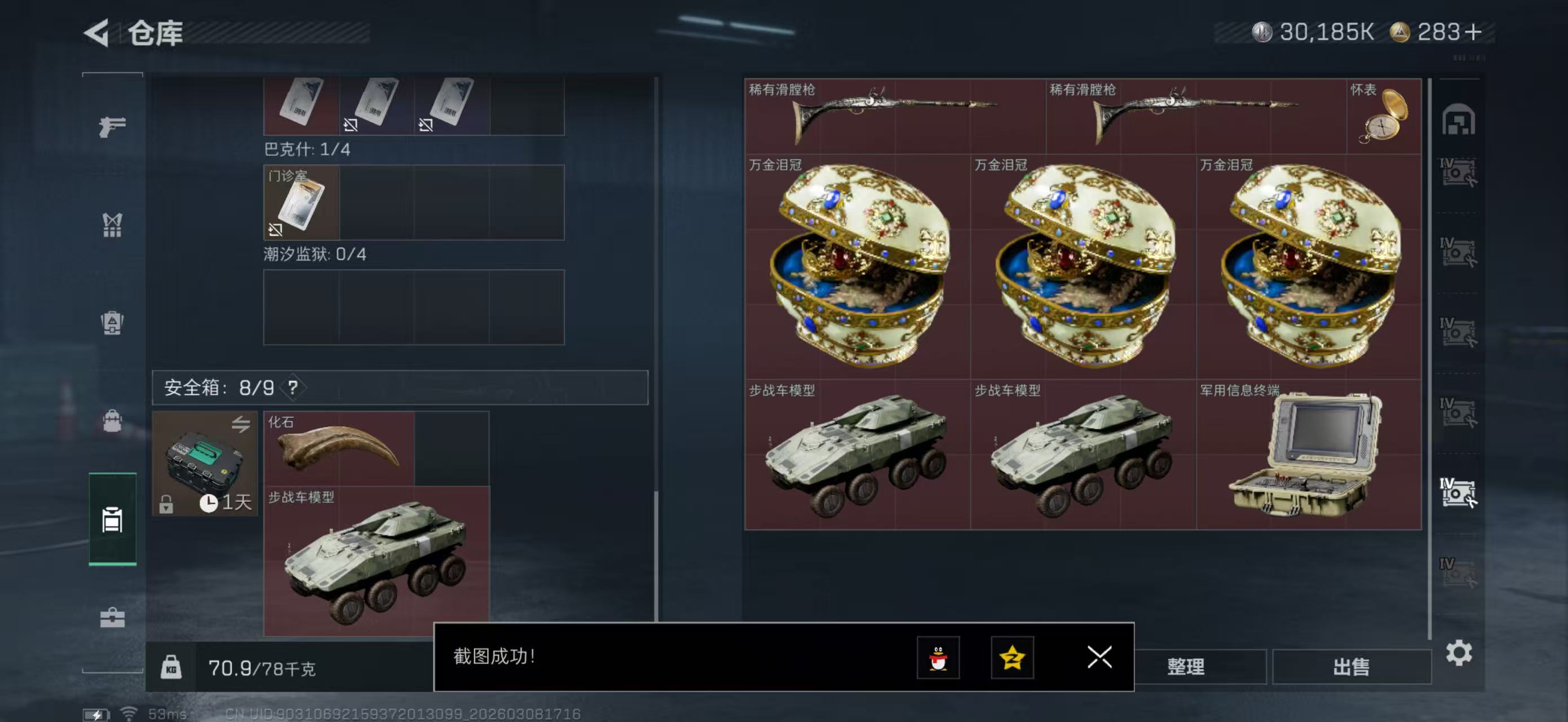Click the safe box case with 1天 timer
Image resolution: width=1568 pixels, height=722 pixels.
205,463
